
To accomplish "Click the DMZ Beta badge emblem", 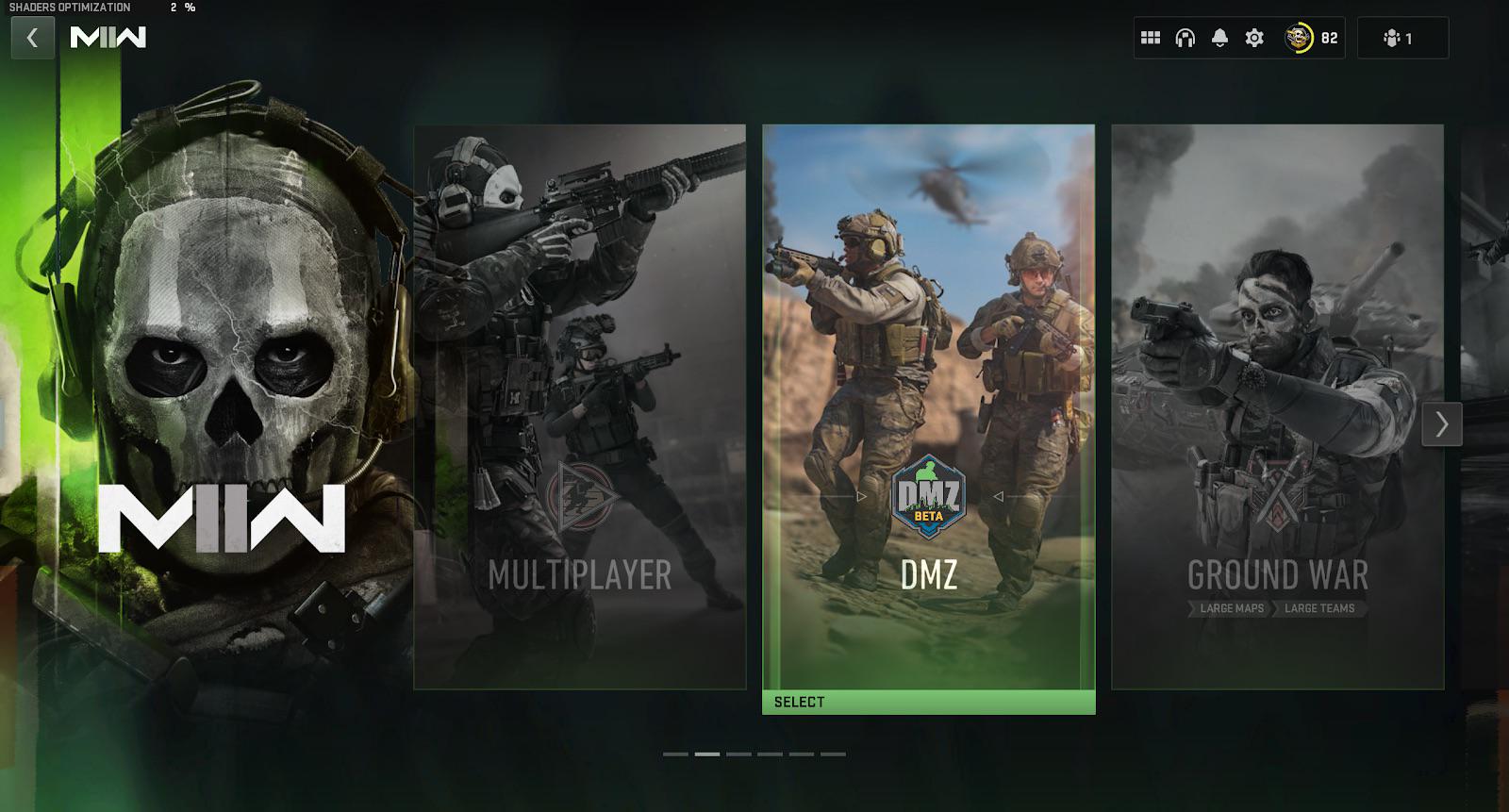I will click(928, 497).
